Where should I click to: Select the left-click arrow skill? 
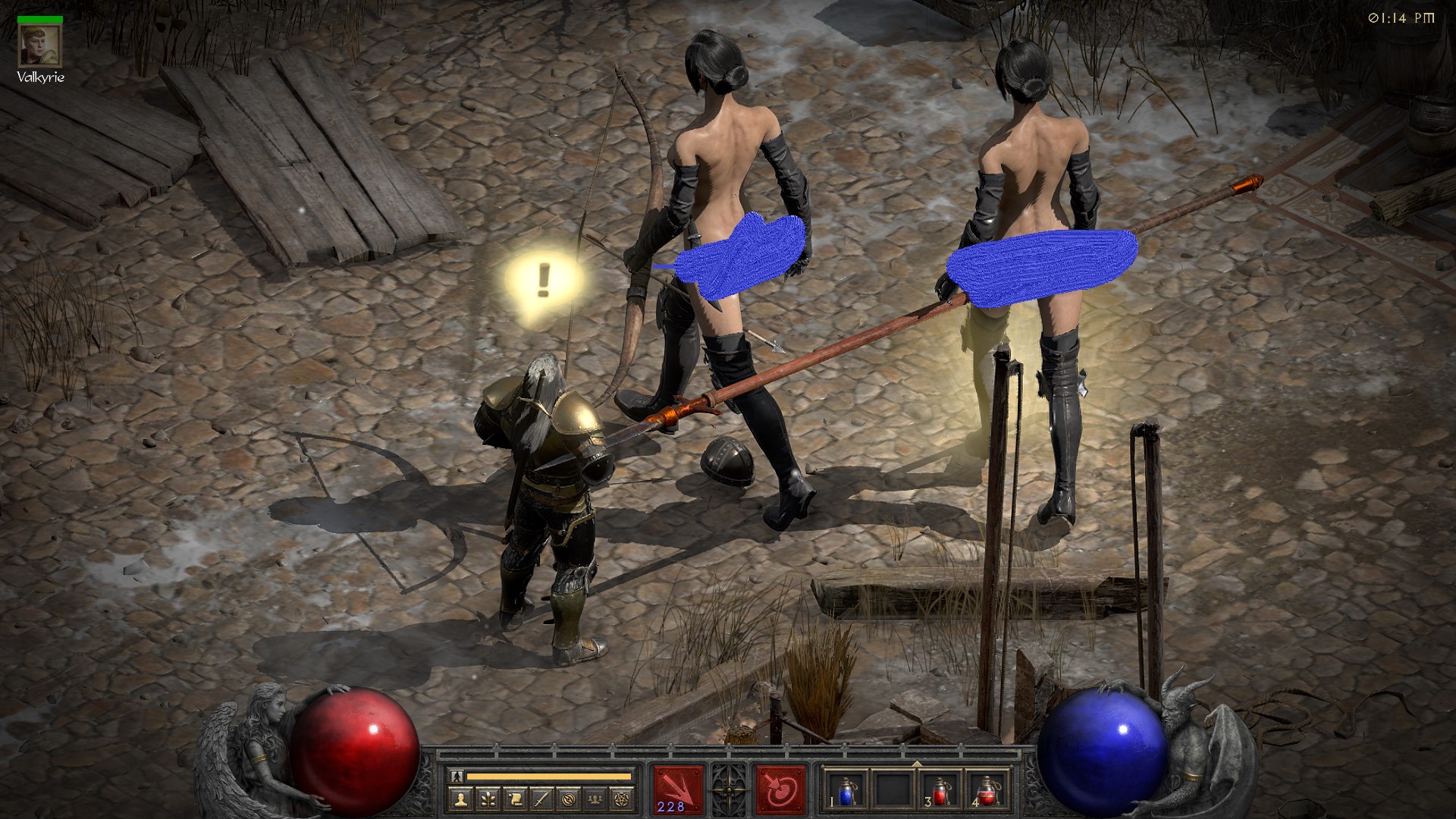pyautogui.click(x=678, y=789)
